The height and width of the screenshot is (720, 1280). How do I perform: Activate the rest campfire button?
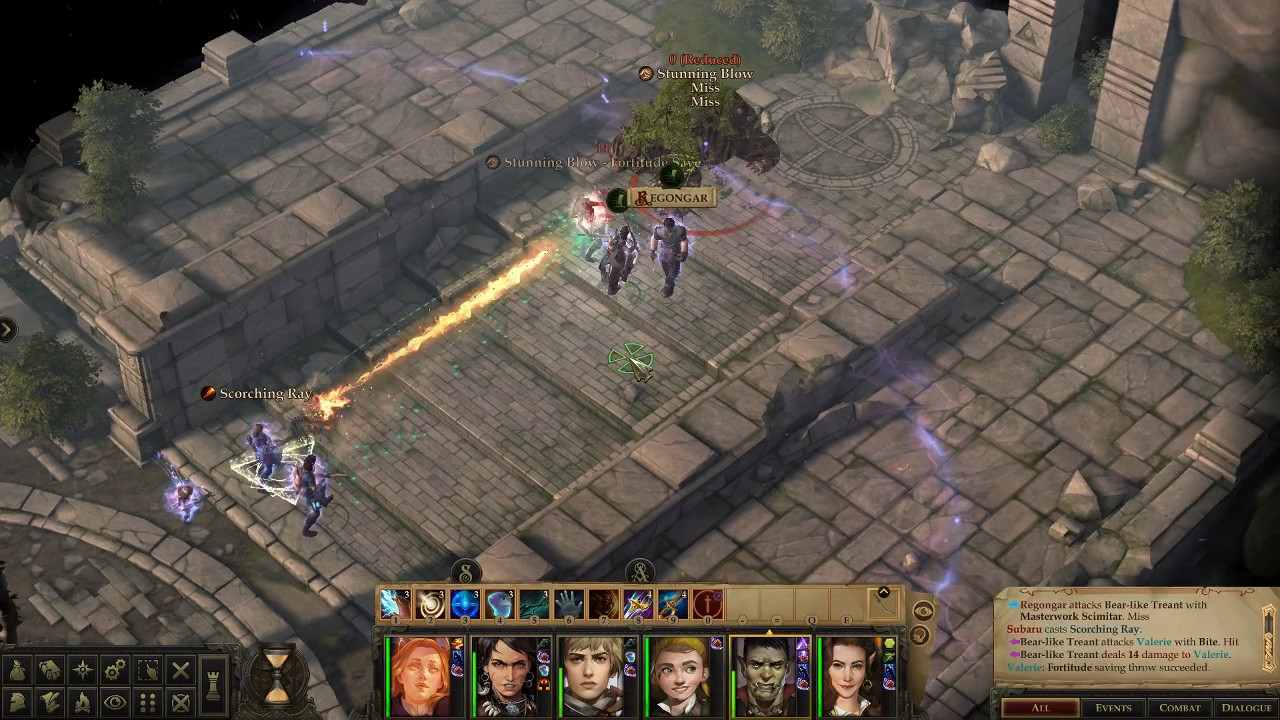pos(83,702)
